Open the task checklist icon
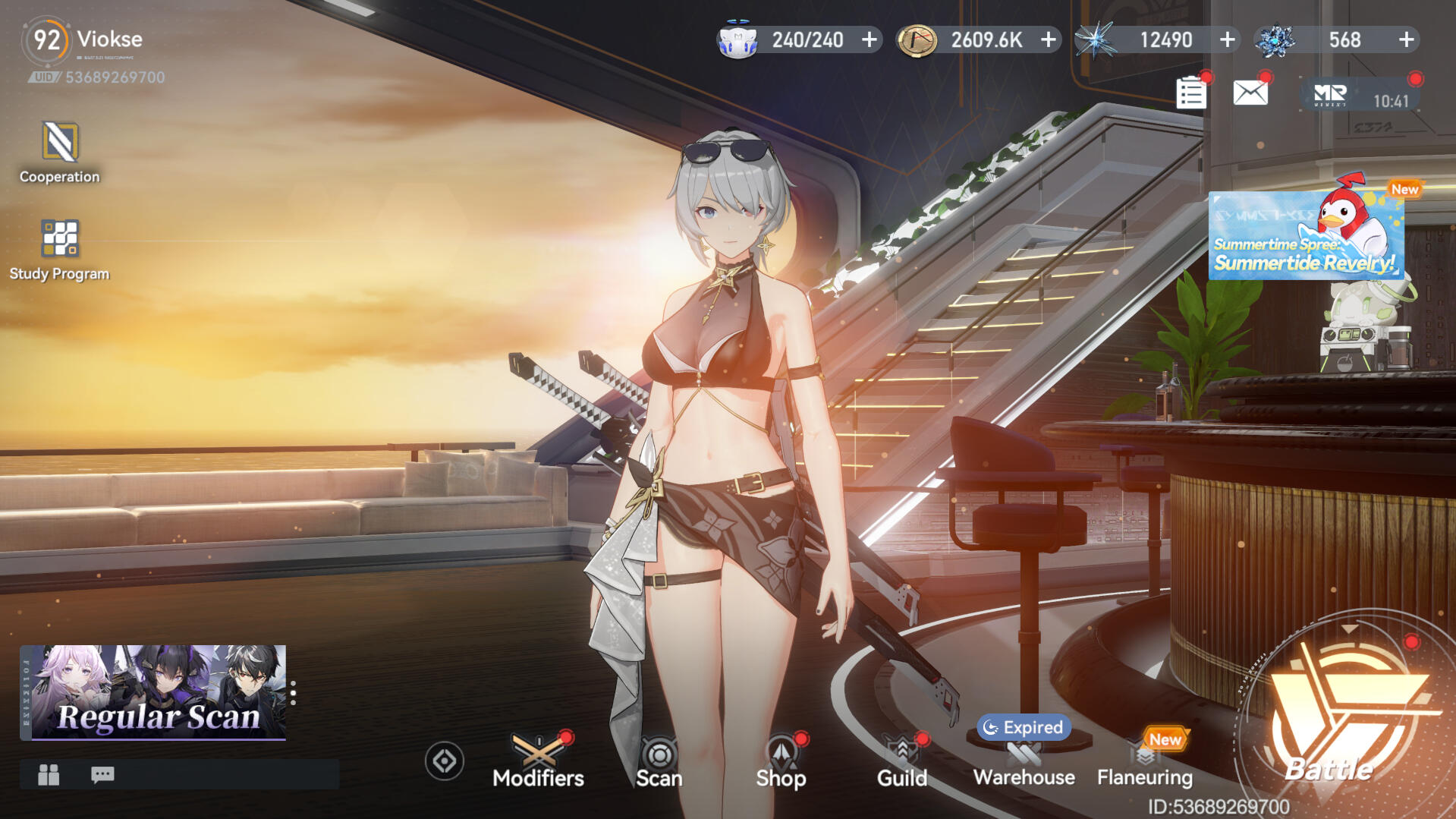Screen dimensions: 1456x819 (x=1190, y=94)
